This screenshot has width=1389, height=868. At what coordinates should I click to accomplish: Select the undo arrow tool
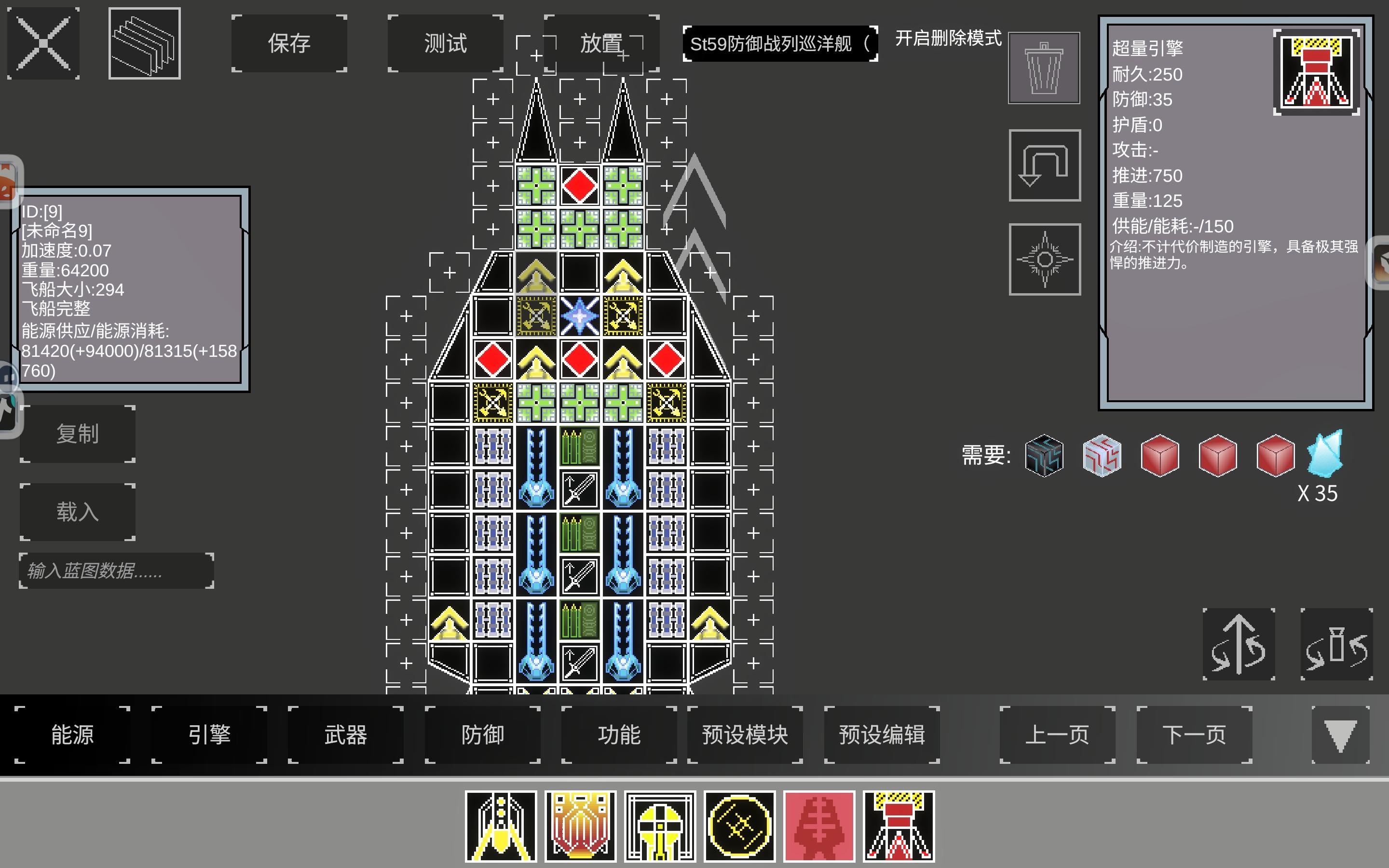(1044, 166)
